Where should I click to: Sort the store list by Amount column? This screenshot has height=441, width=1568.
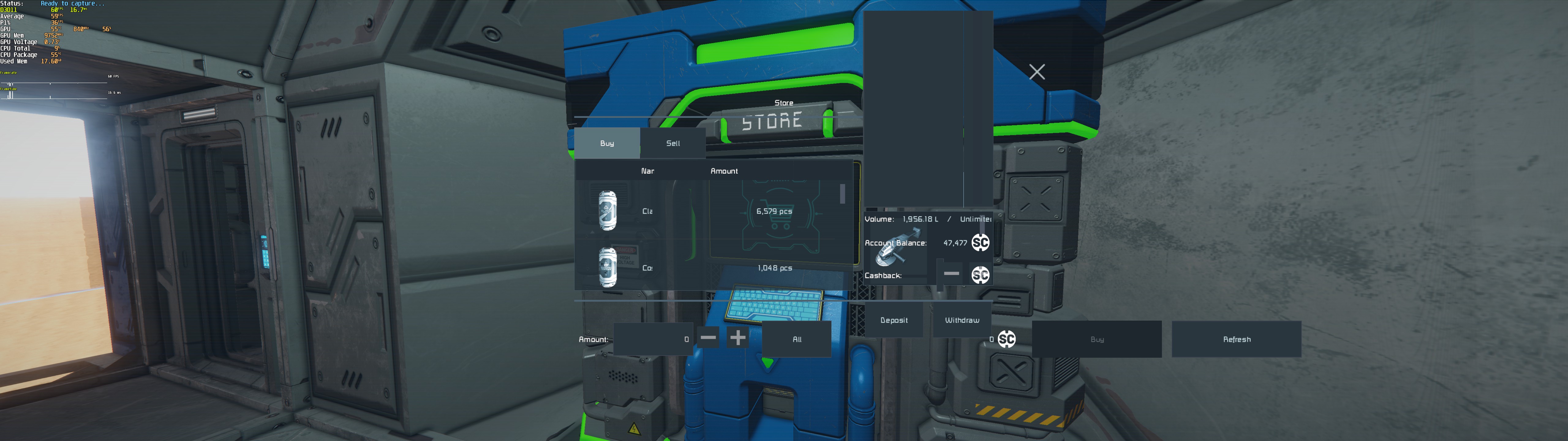tap(724, 171)
